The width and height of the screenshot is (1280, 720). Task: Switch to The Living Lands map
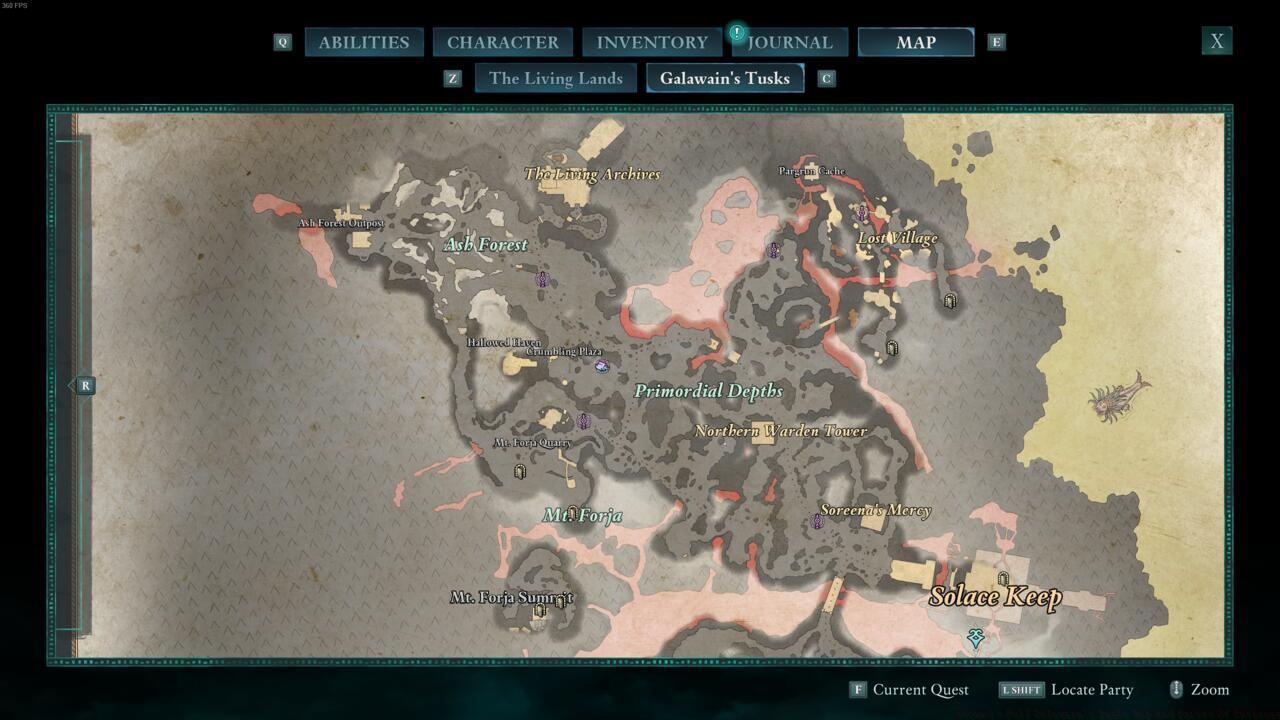(x=555, y=78)
